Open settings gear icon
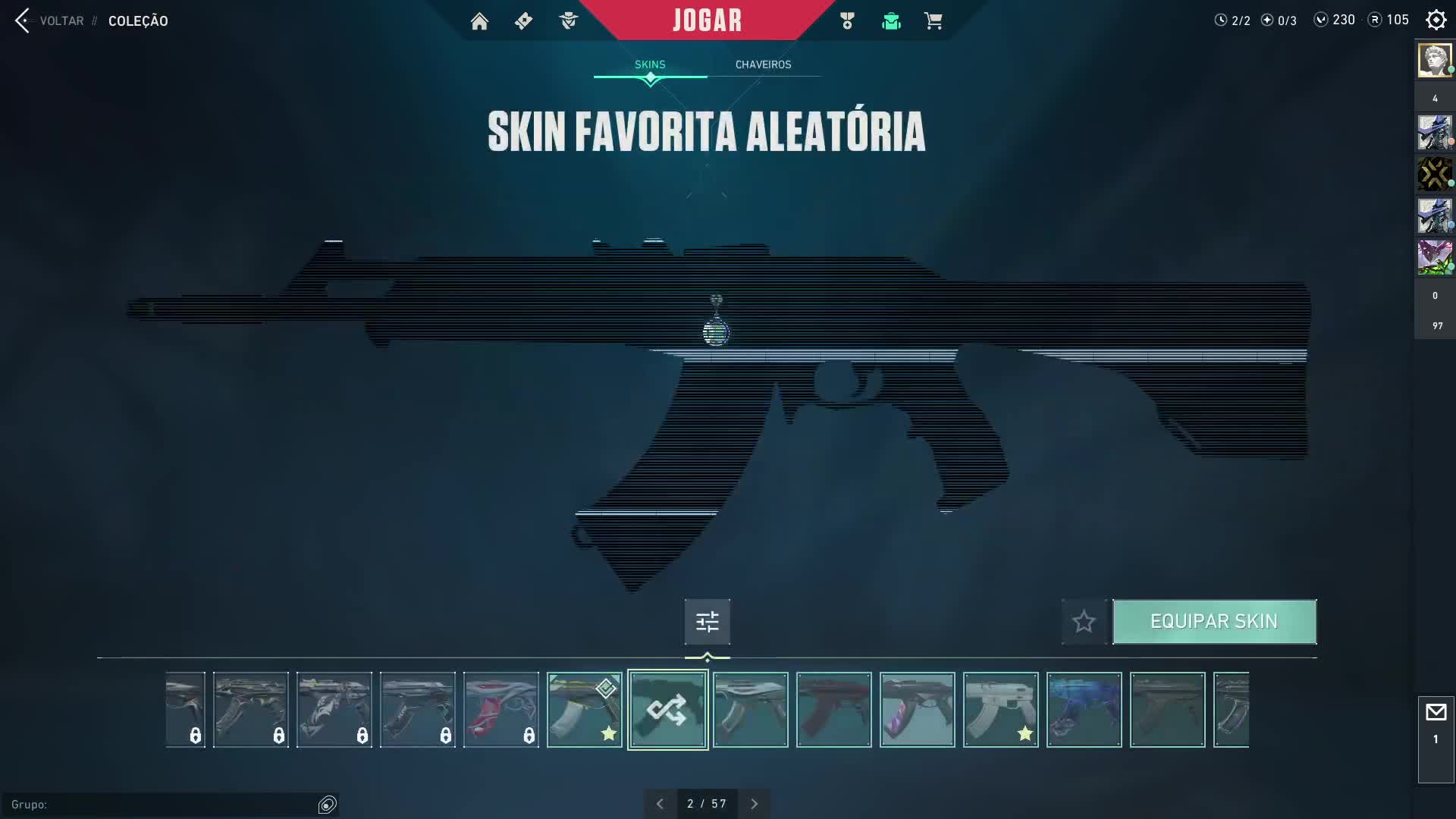The height and width of the screenshot is (819, 1456). coord(1436,20)
